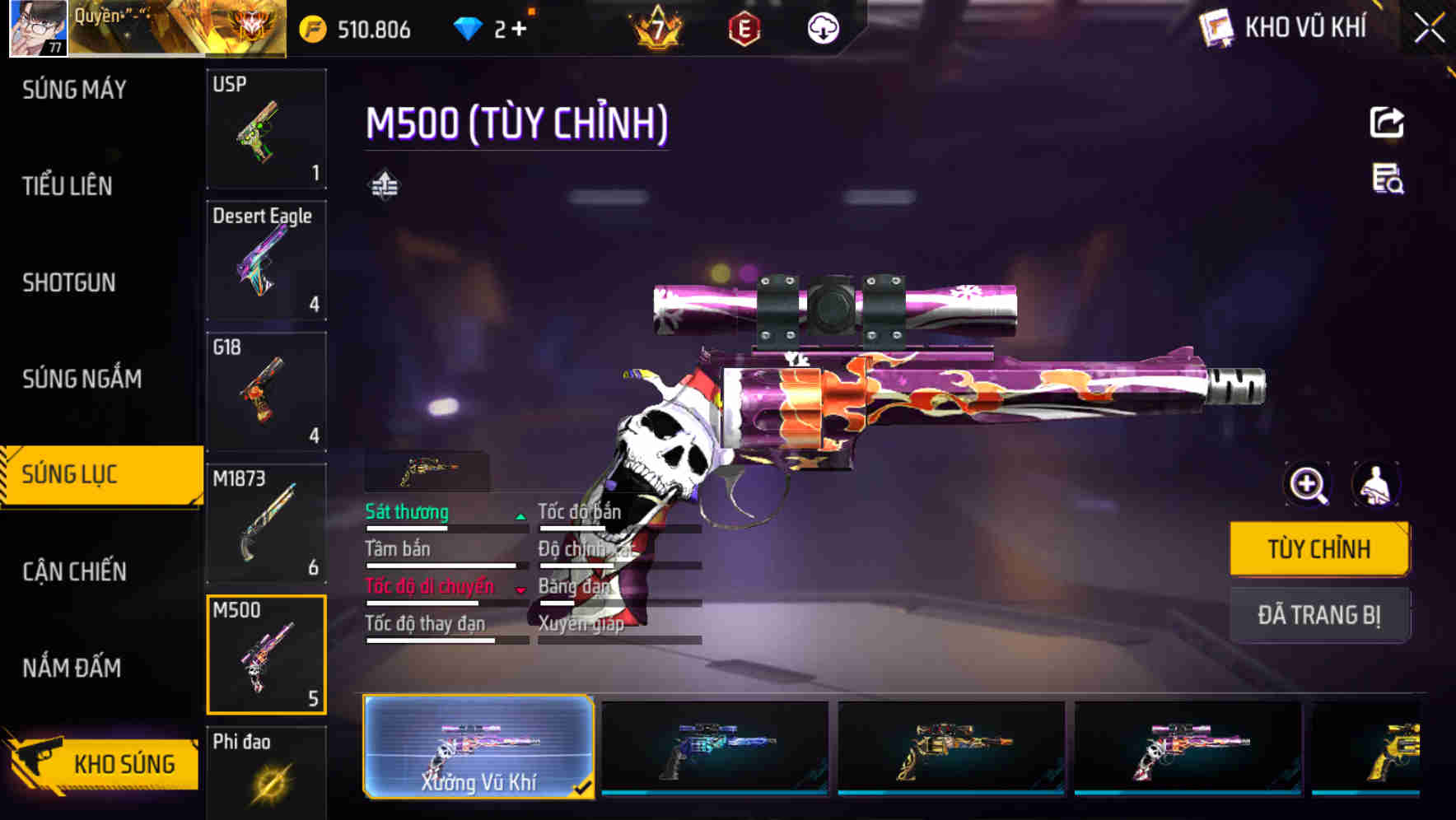
Task: Click the cloud download icon in top bar
Action: (823, 28)
